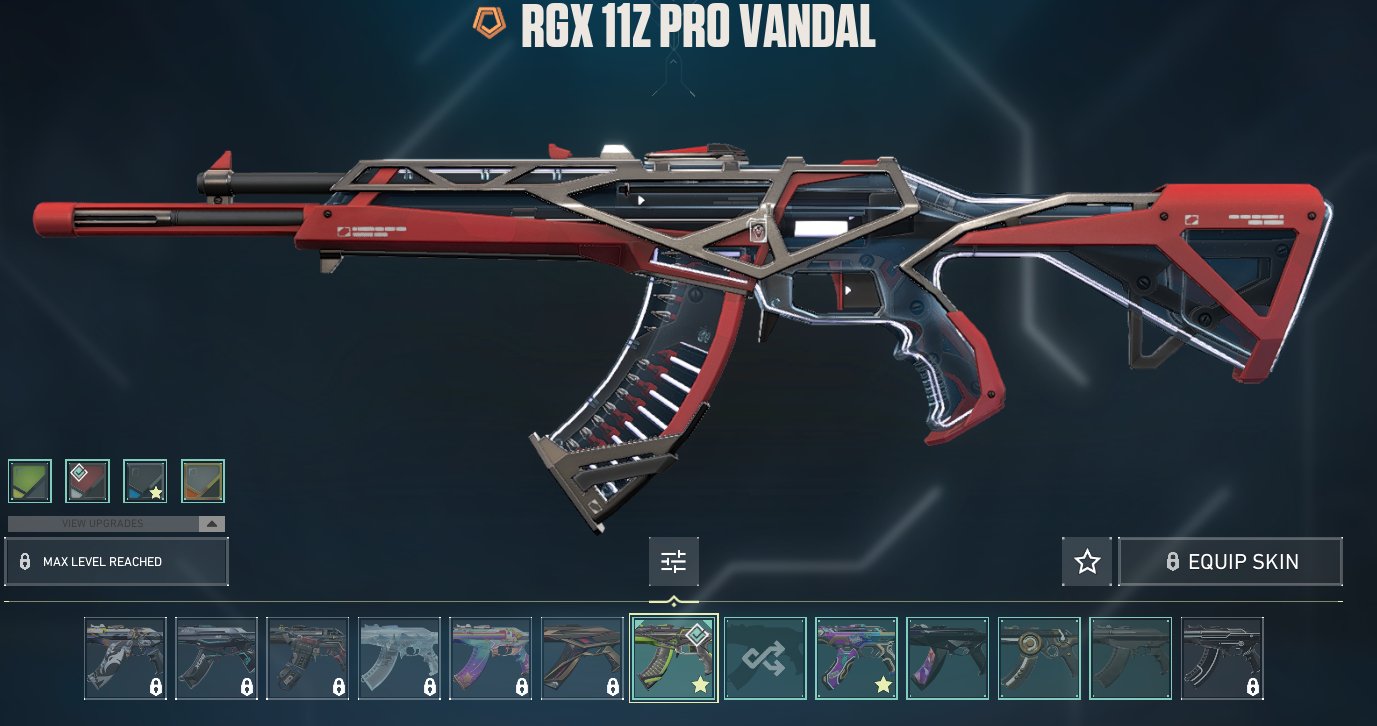Favorite this skin with the star button
Screen dimensions: 1377x726
(x=1087, y=562)
